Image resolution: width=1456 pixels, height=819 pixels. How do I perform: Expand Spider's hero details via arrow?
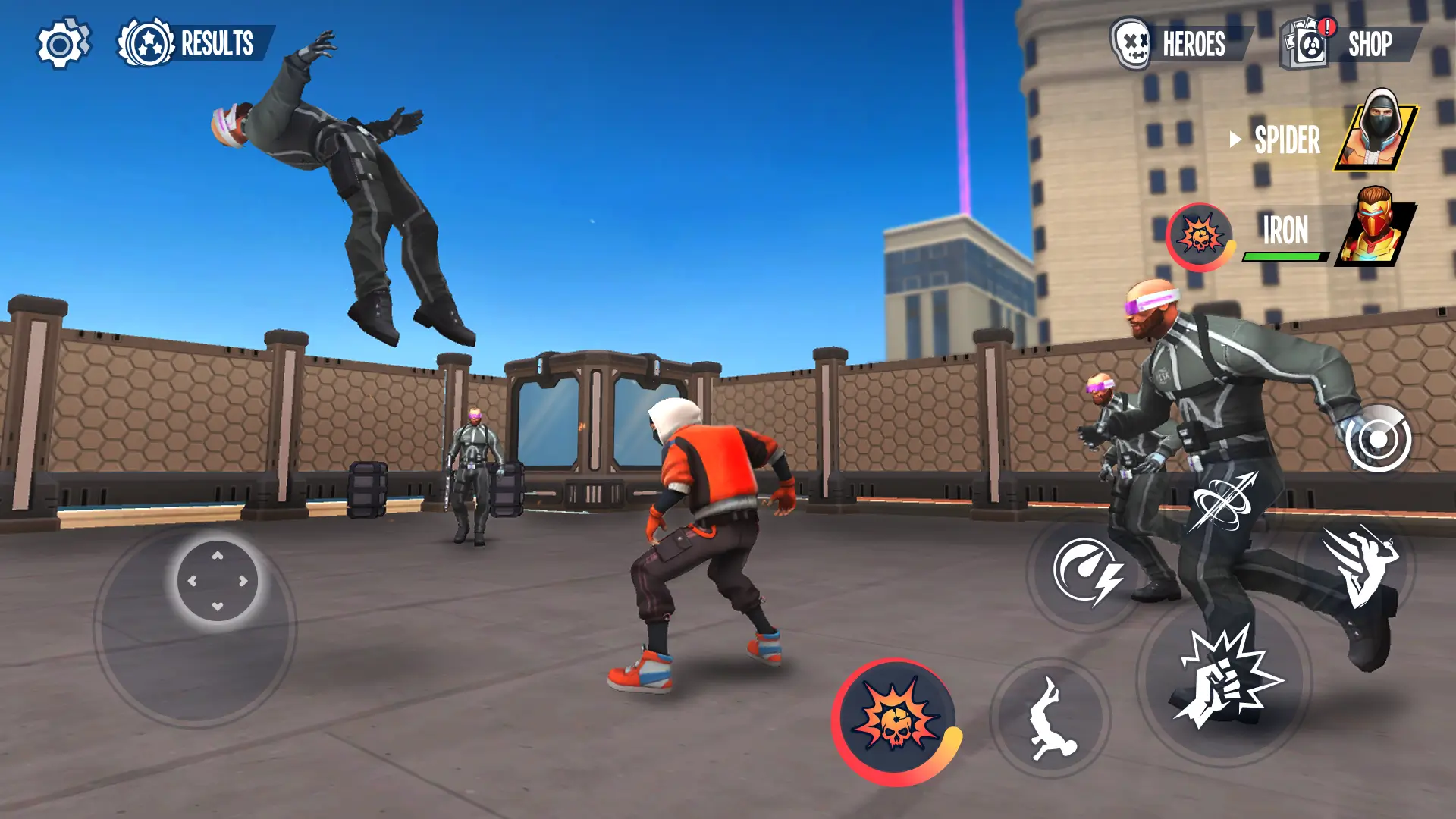point(1235,140)
